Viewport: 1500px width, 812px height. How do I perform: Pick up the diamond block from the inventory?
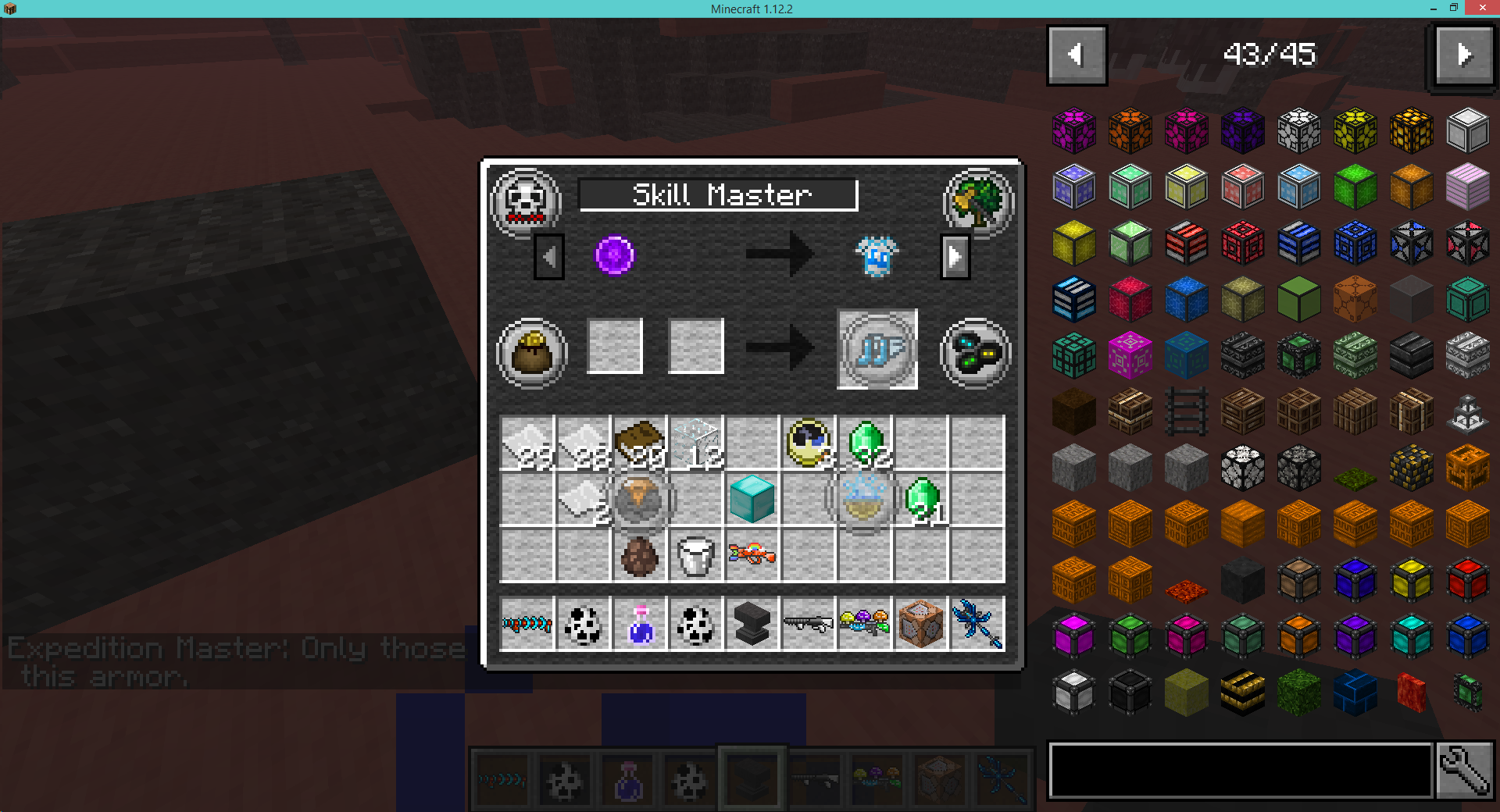click(x=752, y=500)
